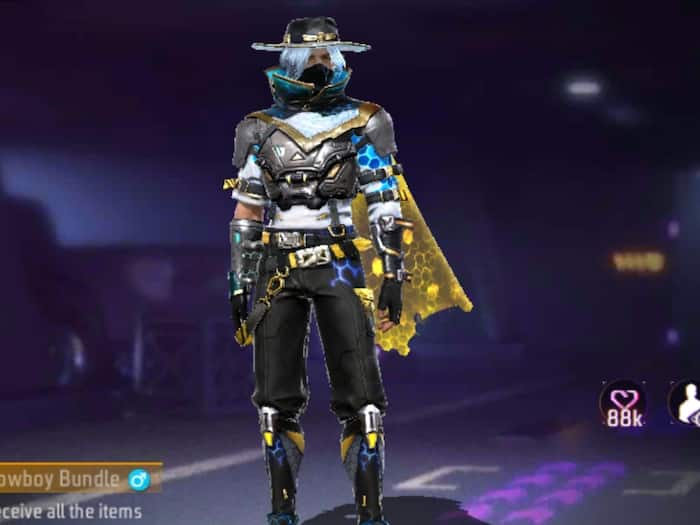Like the bundle with the 88k heart icon
The width and height of the screenshot is (700, 525).
coord(622,402)
